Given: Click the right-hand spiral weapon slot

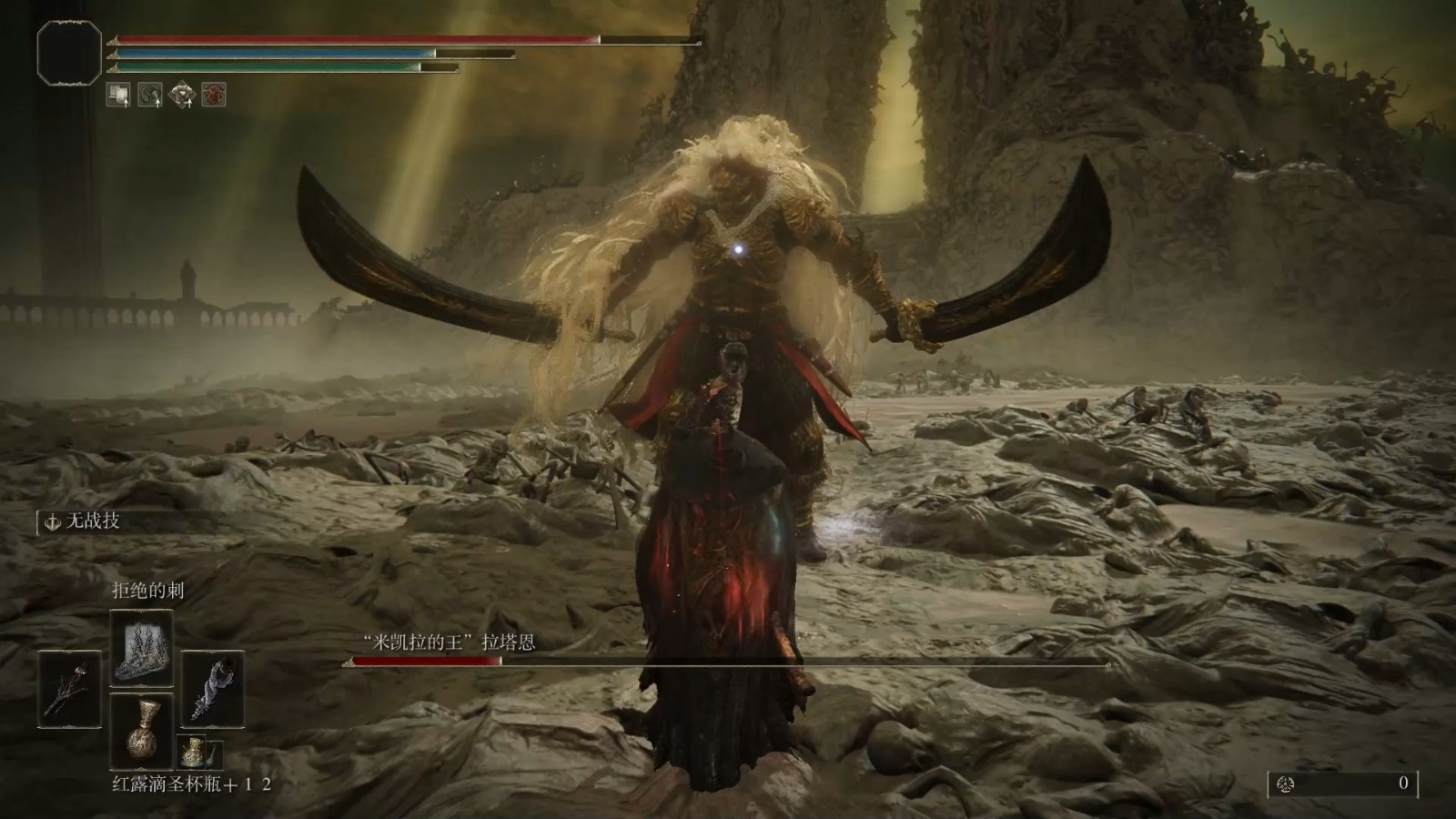Looking at the screenshot, I should pyautogui.click(x=212, y=689).
